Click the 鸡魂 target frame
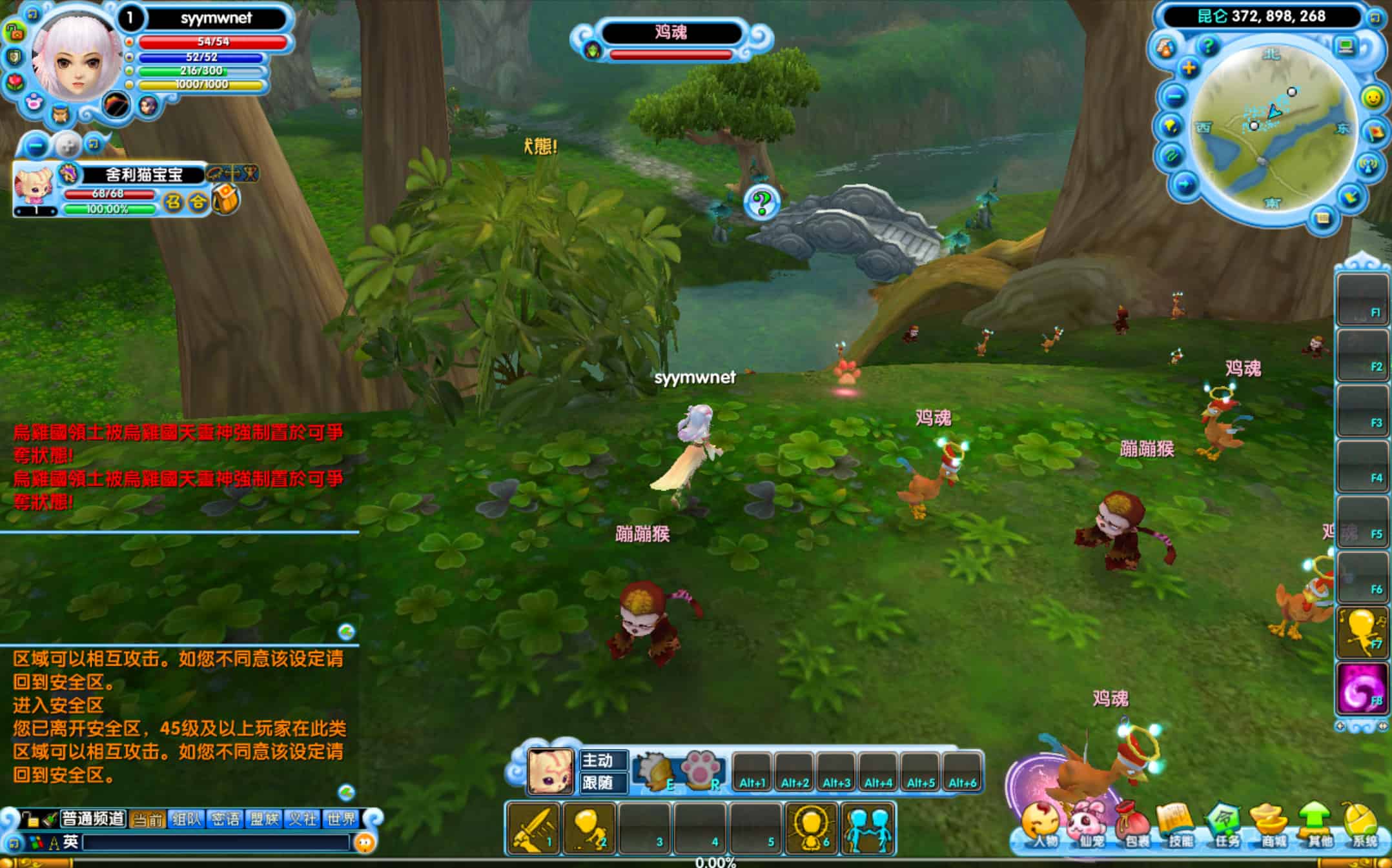 (671, 34)
